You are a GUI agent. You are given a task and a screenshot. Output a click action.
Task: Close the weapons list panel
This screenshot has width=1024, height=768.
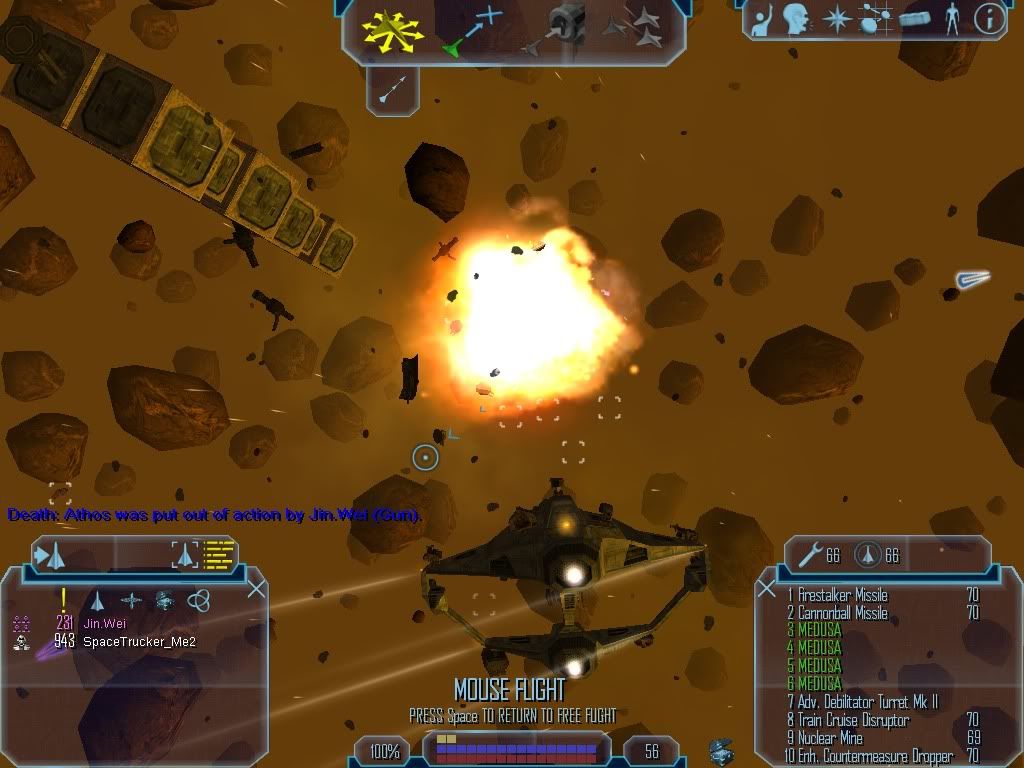coord(766,589)
